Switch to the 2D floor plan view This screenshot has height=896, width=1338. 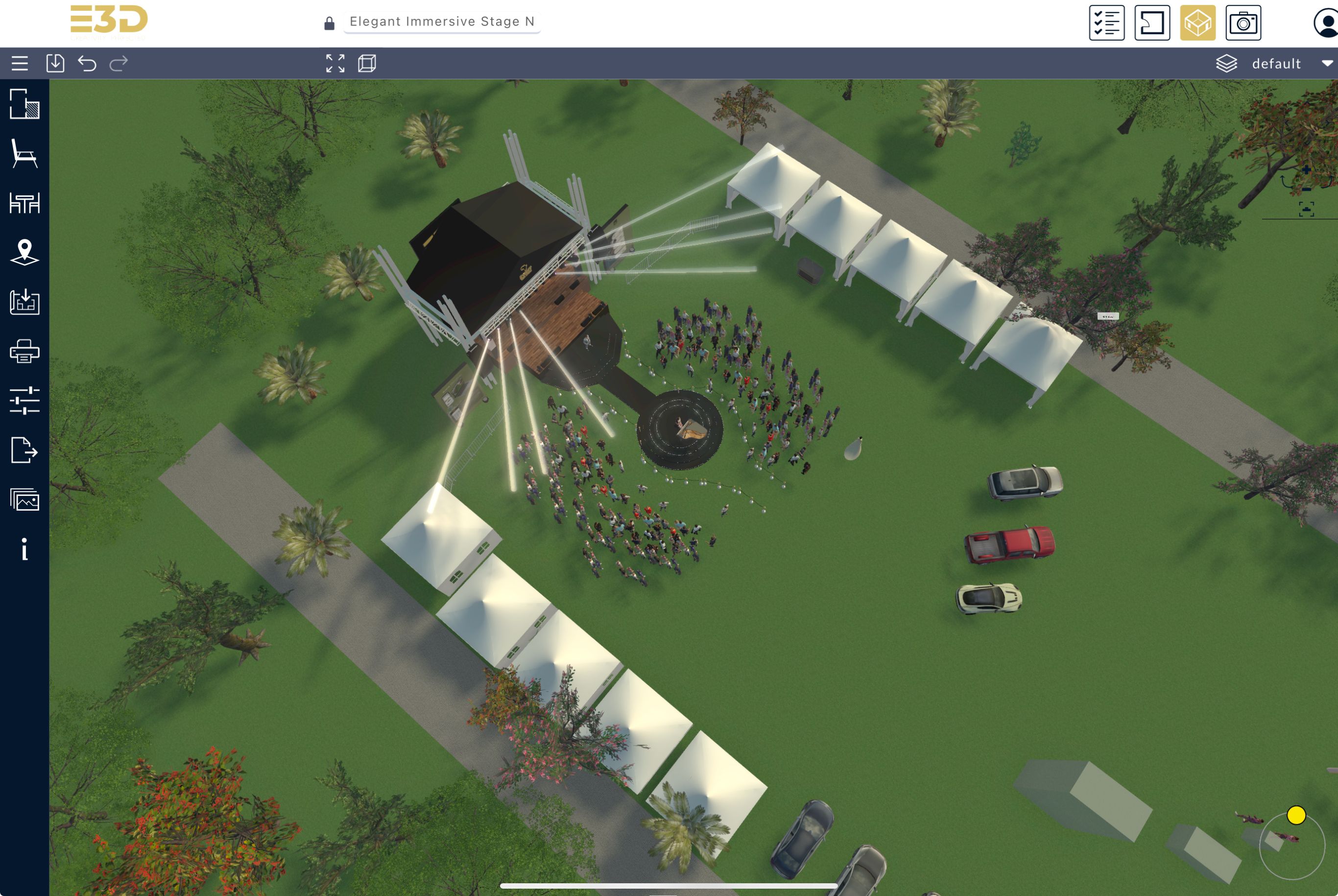pyautogui.click(x=1152, y=24)
